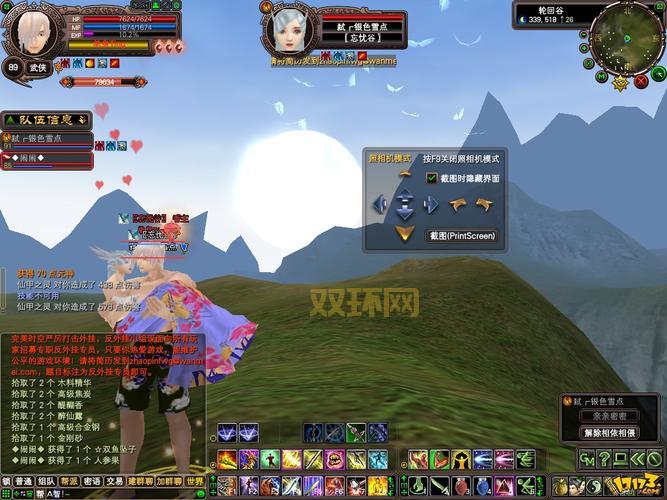Click the 解除相依相偎 button

point(609,433)
